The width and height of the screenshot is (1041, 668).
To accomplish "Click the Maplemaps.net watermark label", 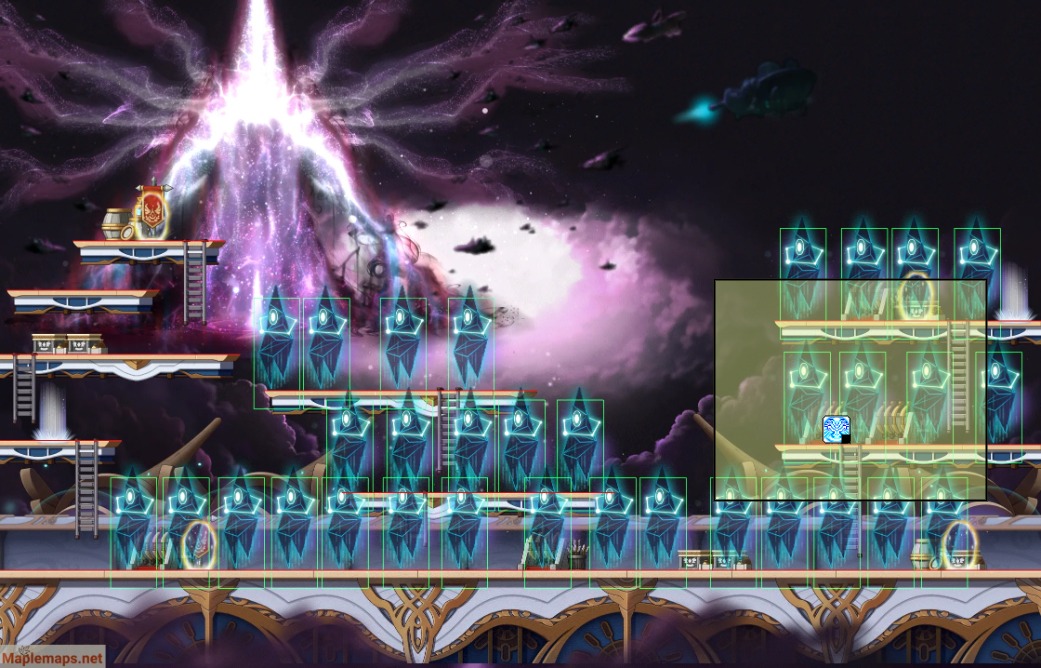I will pos(52,658).
